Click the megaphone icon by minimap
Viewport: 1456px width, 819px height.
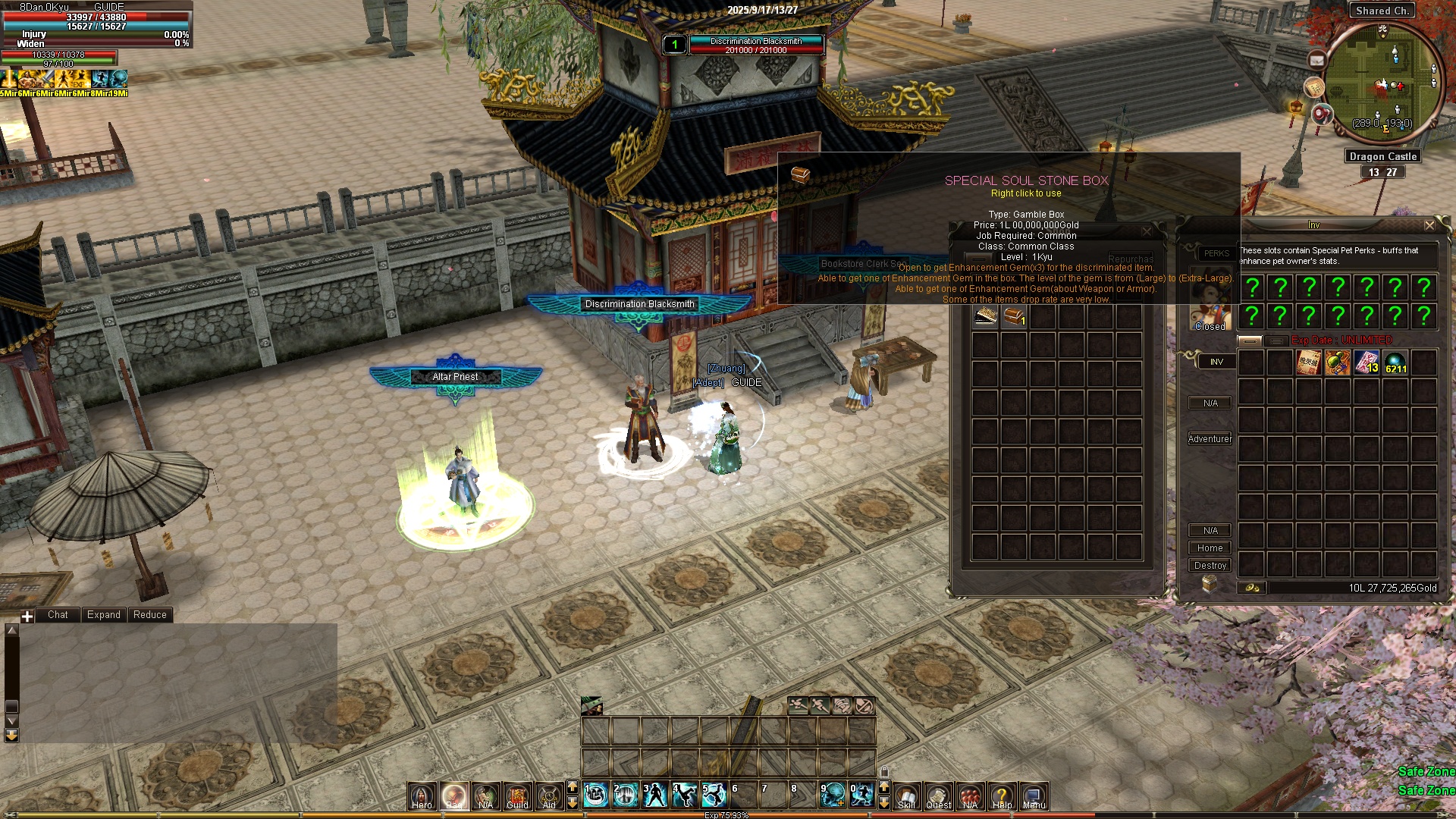tap(1322, 115)
